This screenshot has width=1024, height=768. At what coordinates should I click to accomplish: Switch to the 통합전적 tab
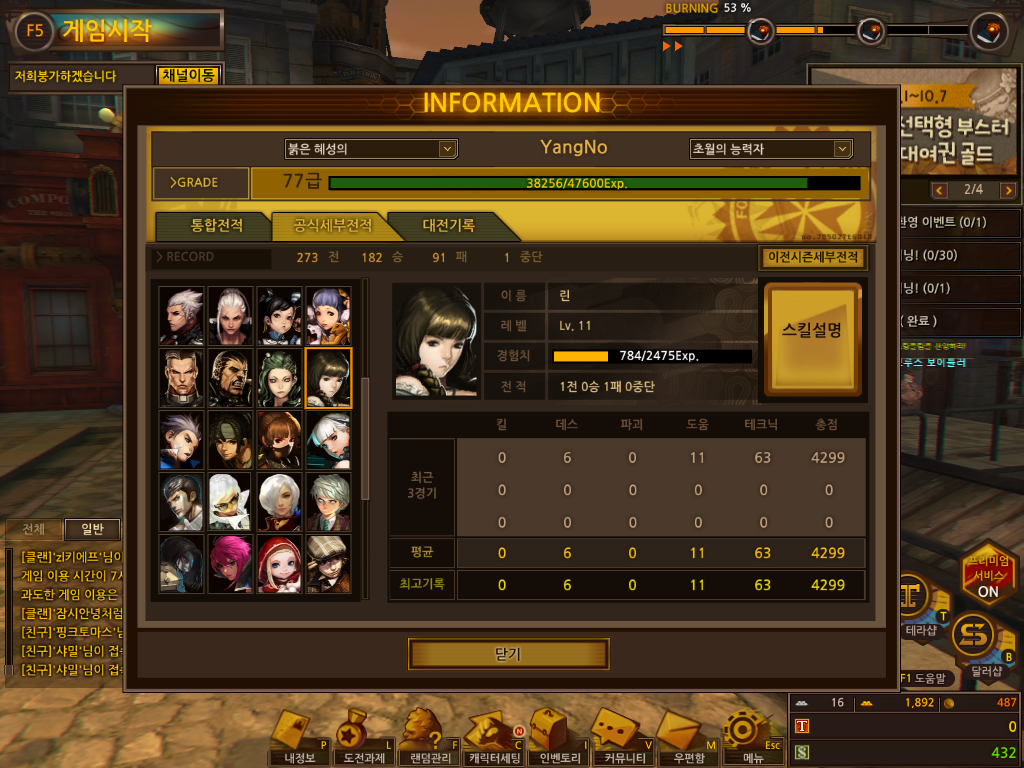pos(216,225)
